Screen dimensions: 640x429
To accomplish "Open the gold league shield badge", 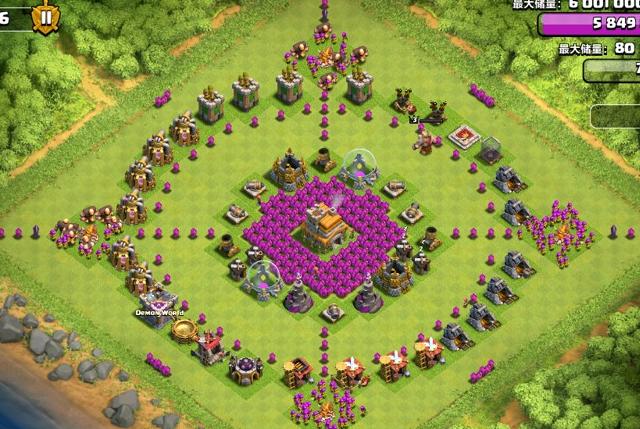I will 46,15.
